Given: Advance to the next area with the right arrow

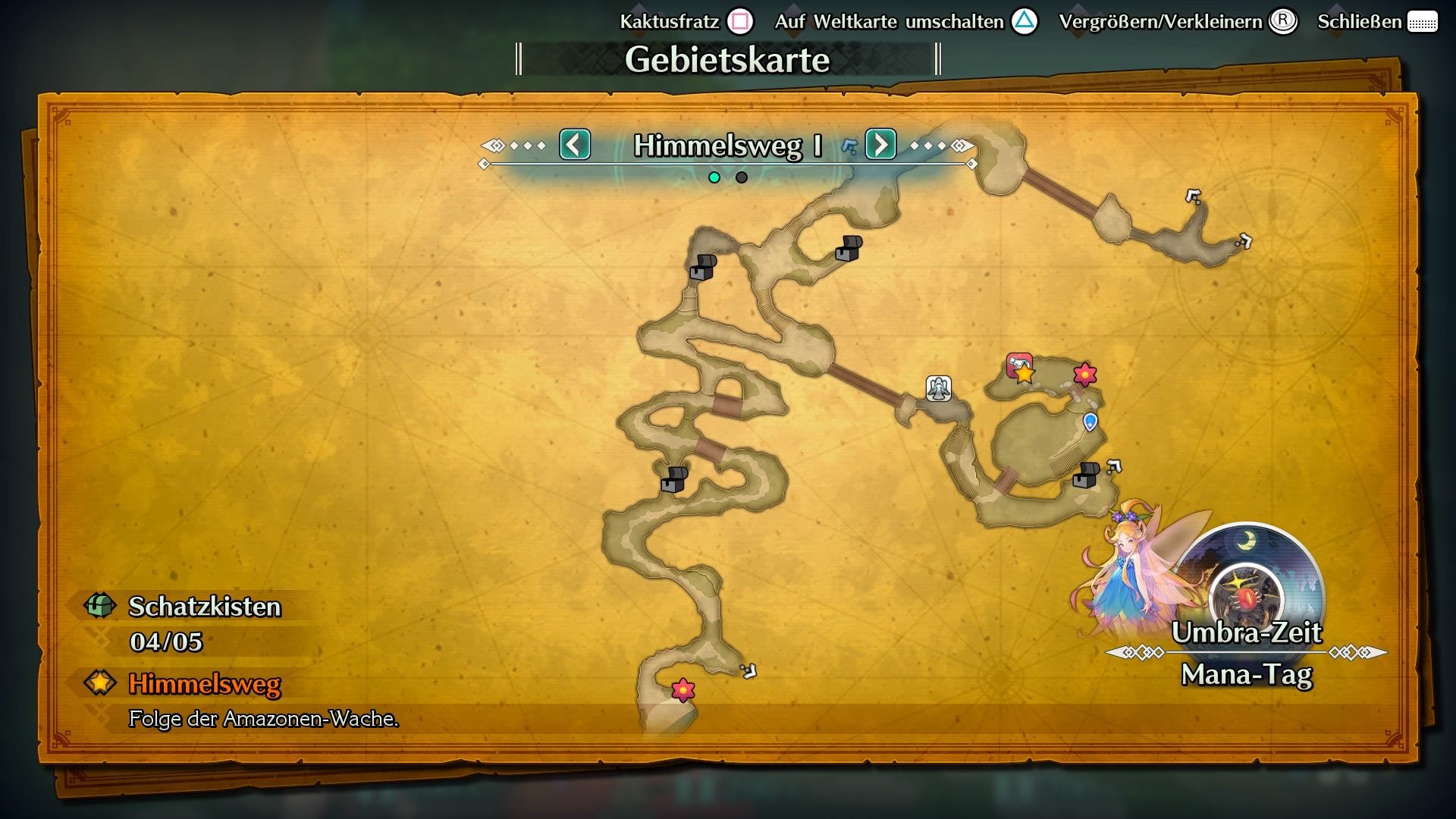Looking at the screenshot, I should [881, 144].
